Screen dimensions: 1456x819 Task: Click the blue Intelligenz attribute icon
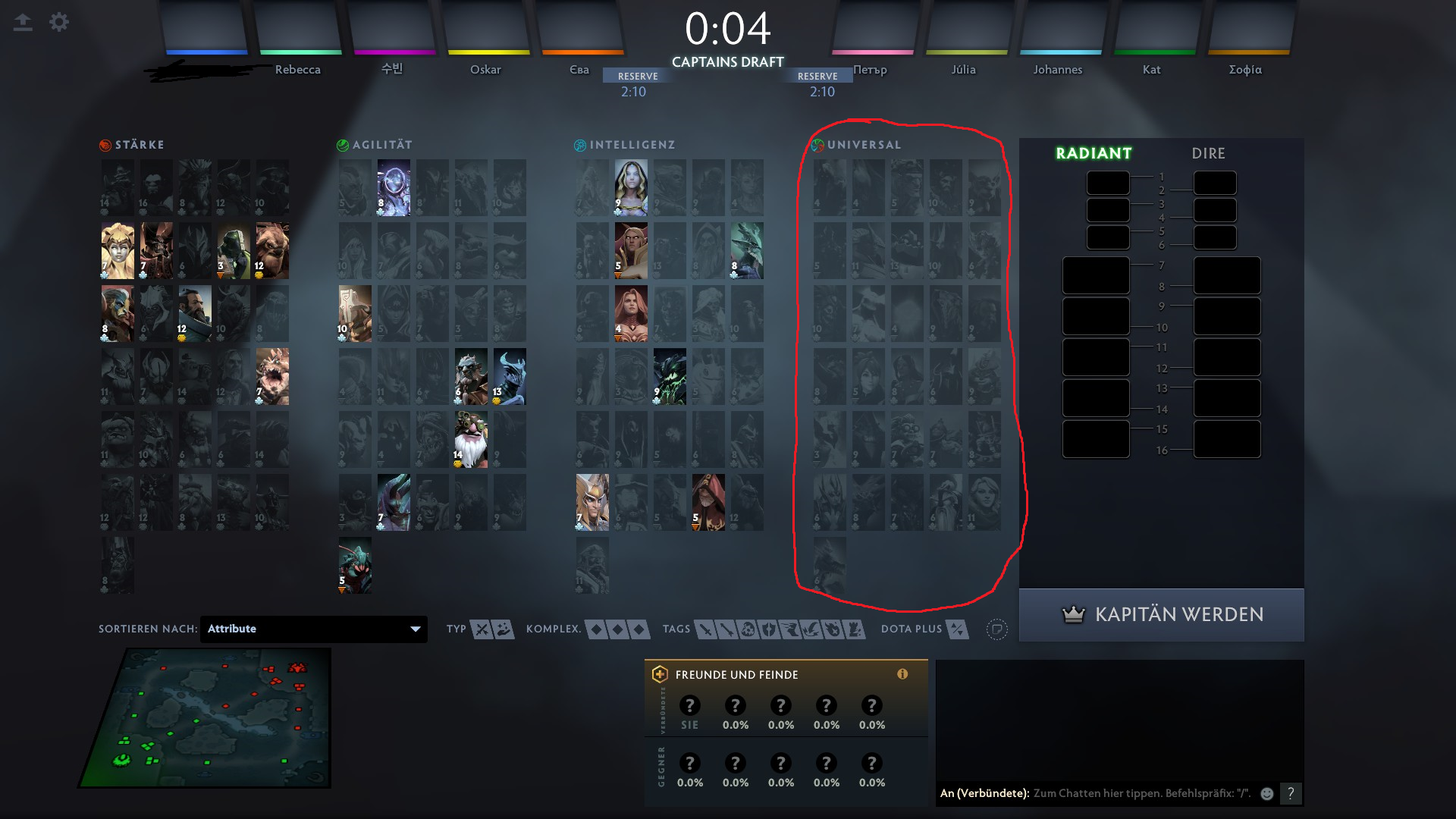(580, 144)
